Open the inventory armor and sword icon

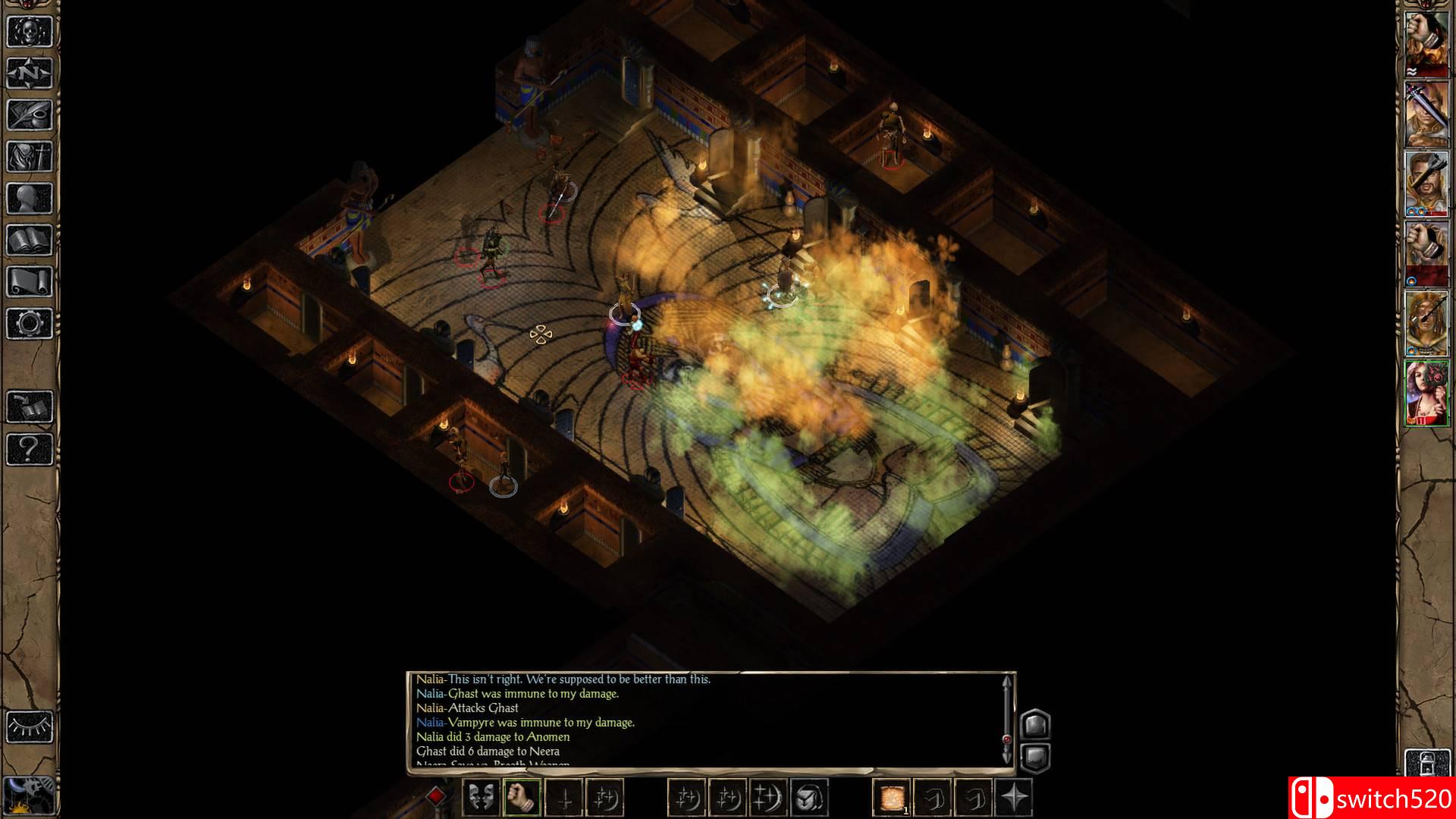coord(30,157)
